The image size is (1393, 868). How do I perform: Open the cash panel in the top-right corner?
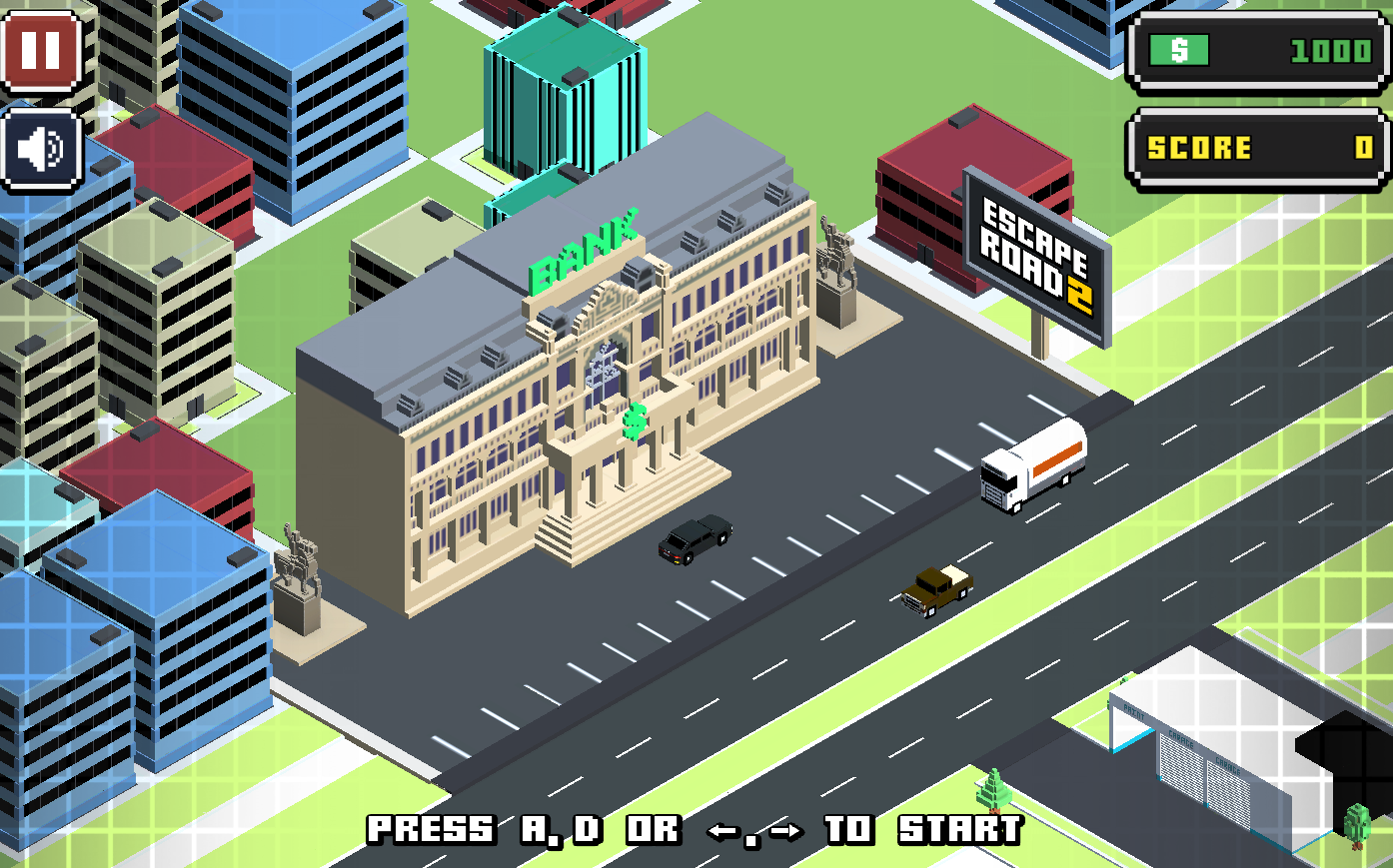coord(1257,51)
